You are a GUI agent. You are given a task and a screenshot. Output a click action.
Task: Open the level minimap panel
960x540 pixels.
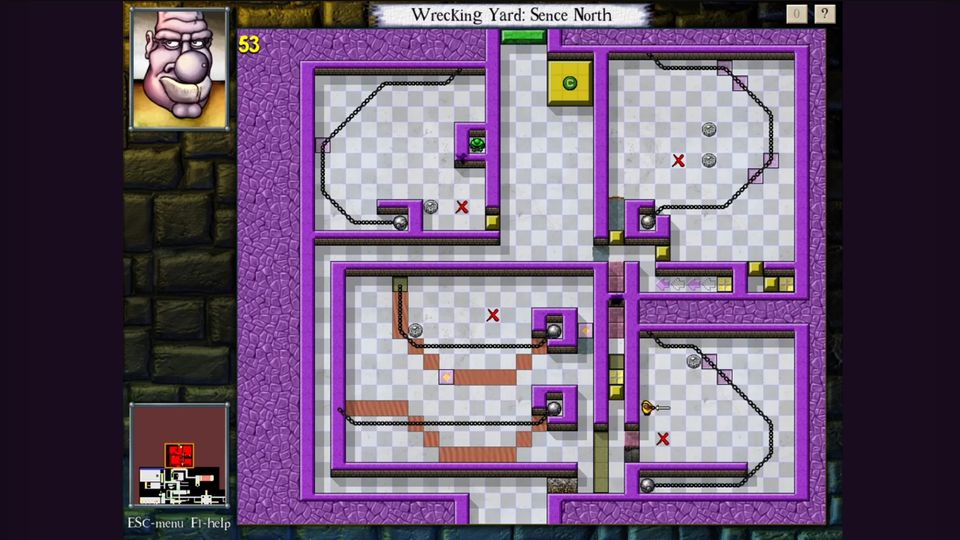coord(179,457)
